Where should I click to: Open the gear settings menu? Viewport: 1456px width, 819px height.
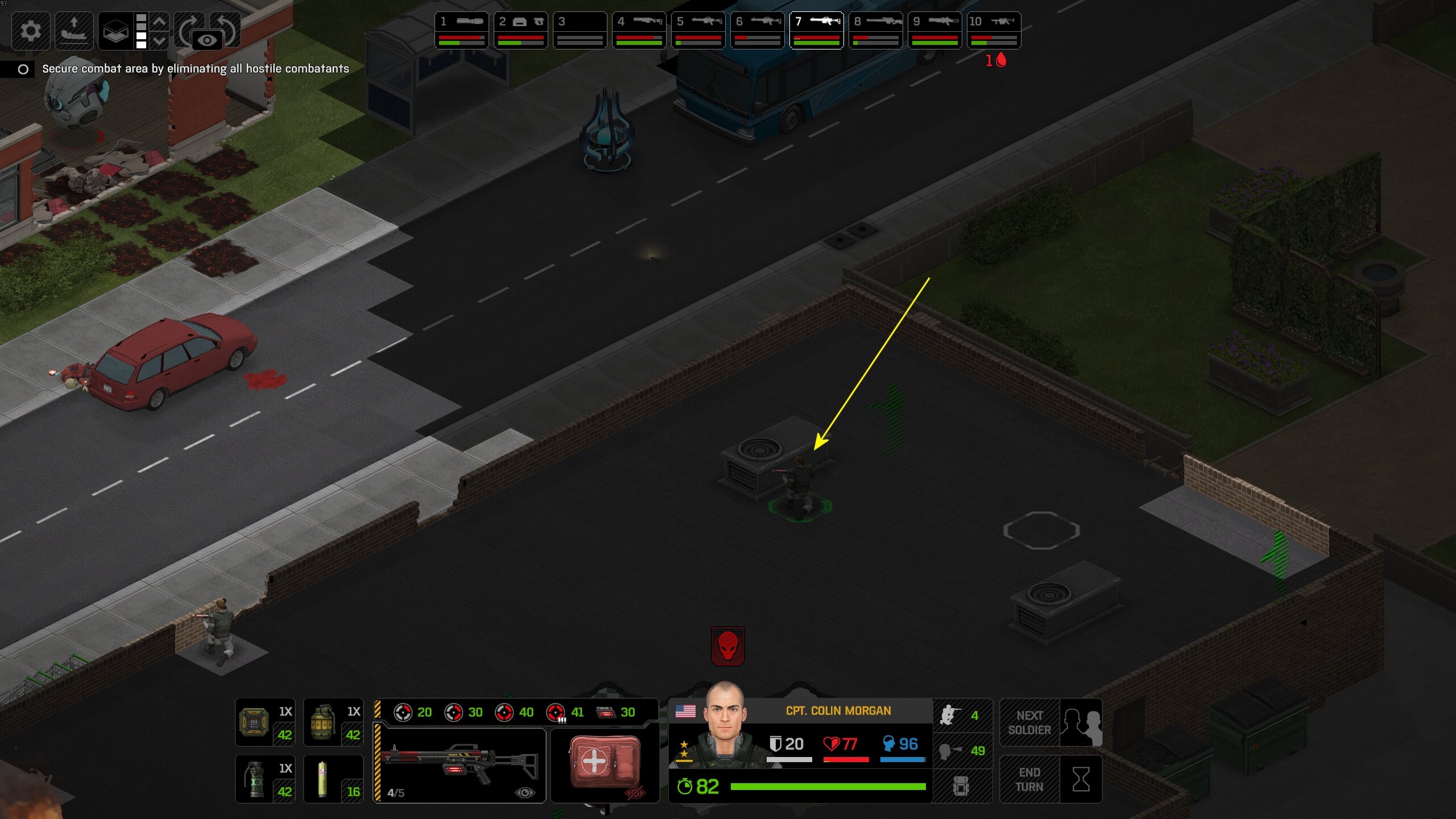click(31, 30)
